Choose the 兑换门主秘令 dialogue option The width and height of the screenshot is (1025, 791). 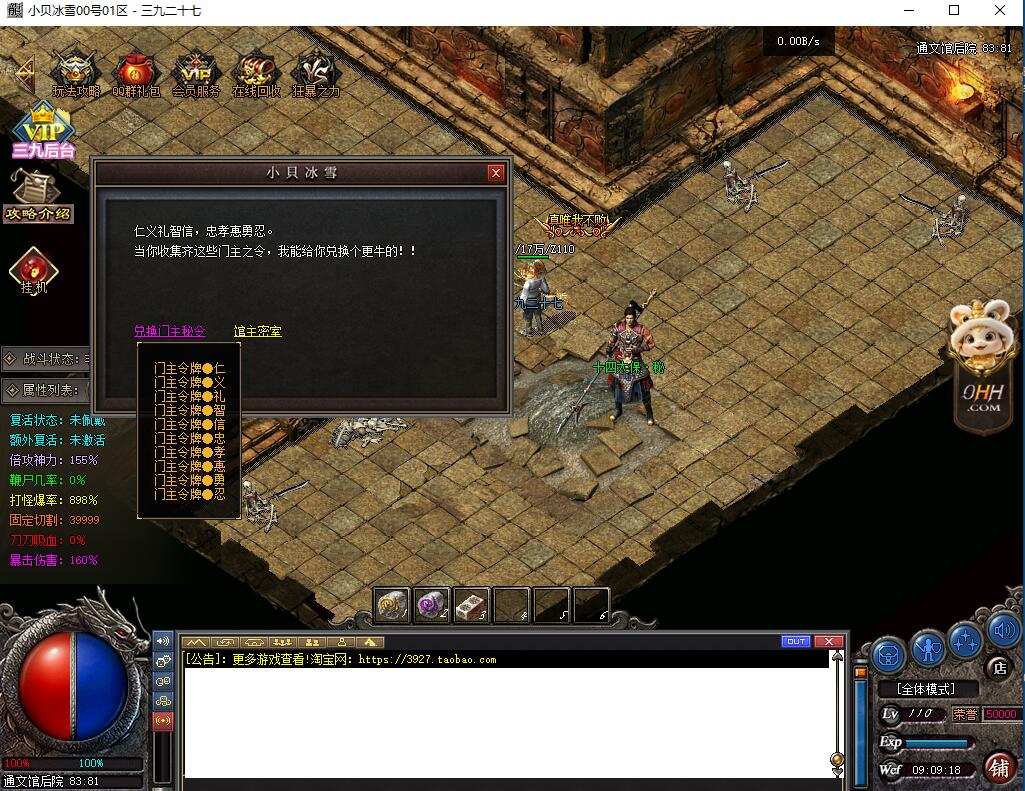pyautogui.click(x=169, y=331)
